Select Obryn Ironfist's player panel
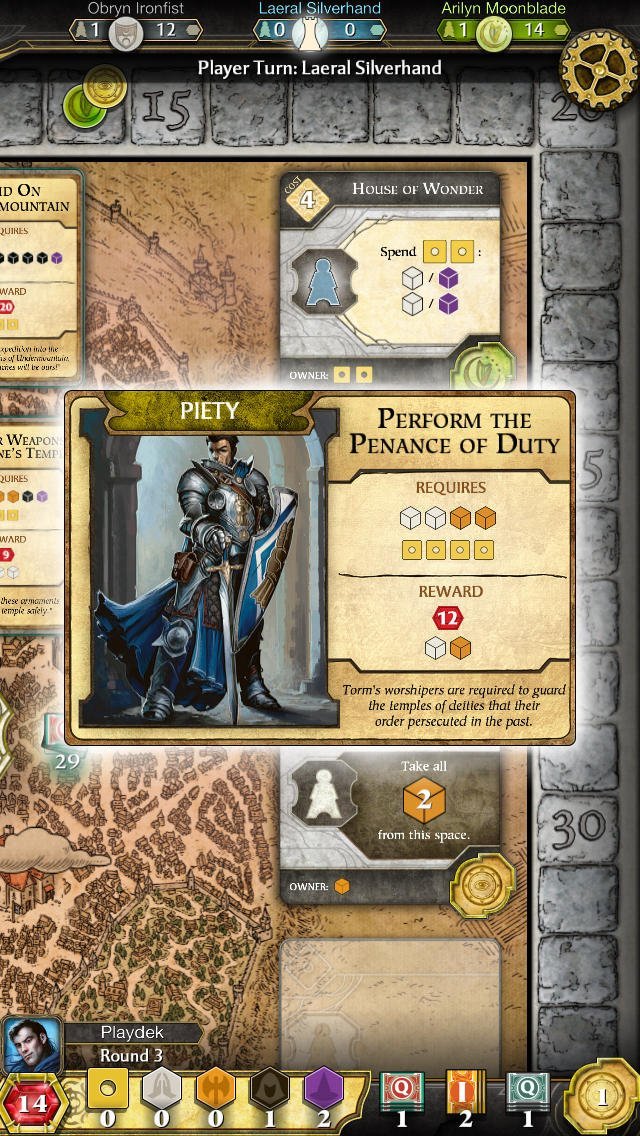This screenshot has width=640, height=1136. coord(135,22)
